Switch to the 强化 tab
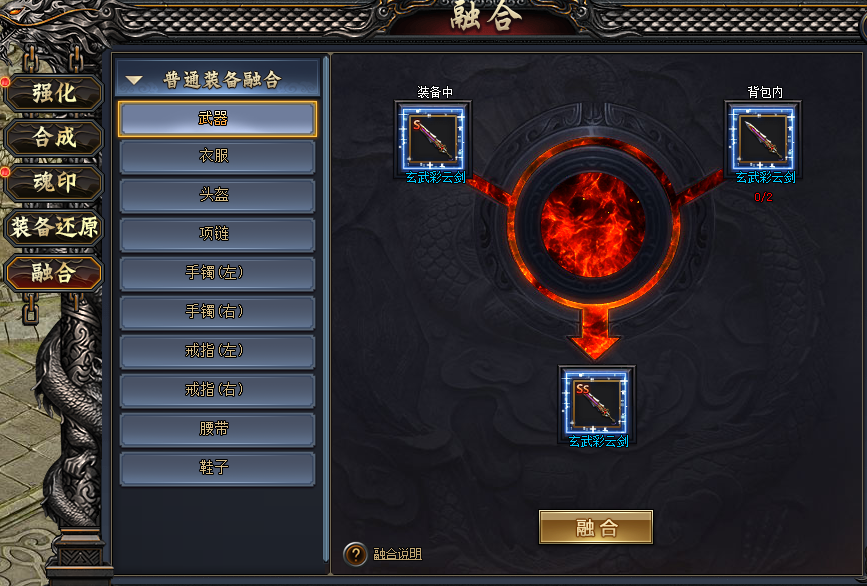The height and width of the screenshot is (586, 867). pyautogui.click(x=54, y=94)
